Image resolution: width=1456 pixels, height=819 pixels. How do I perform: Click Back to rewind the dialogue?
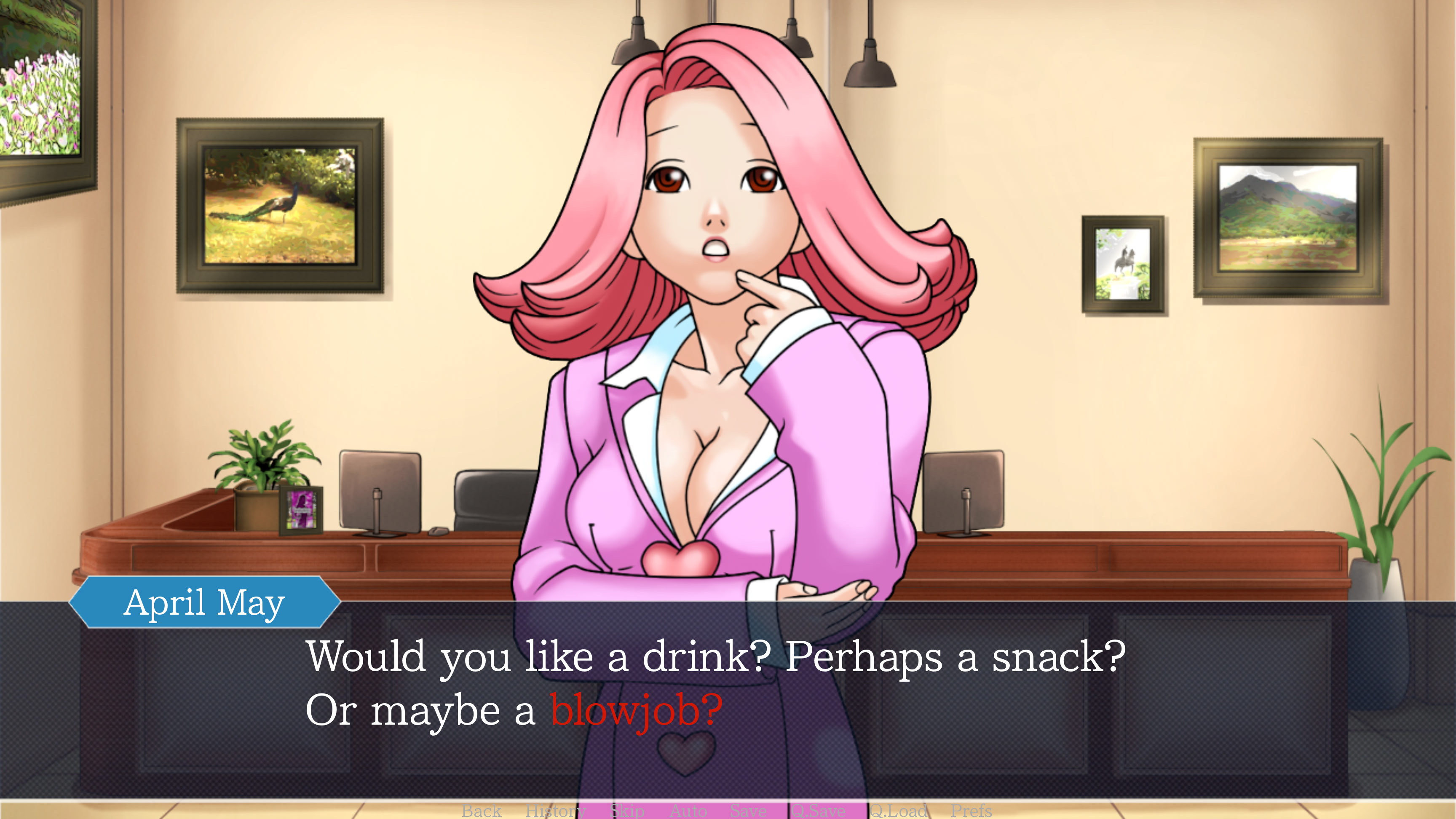[481, 811]
